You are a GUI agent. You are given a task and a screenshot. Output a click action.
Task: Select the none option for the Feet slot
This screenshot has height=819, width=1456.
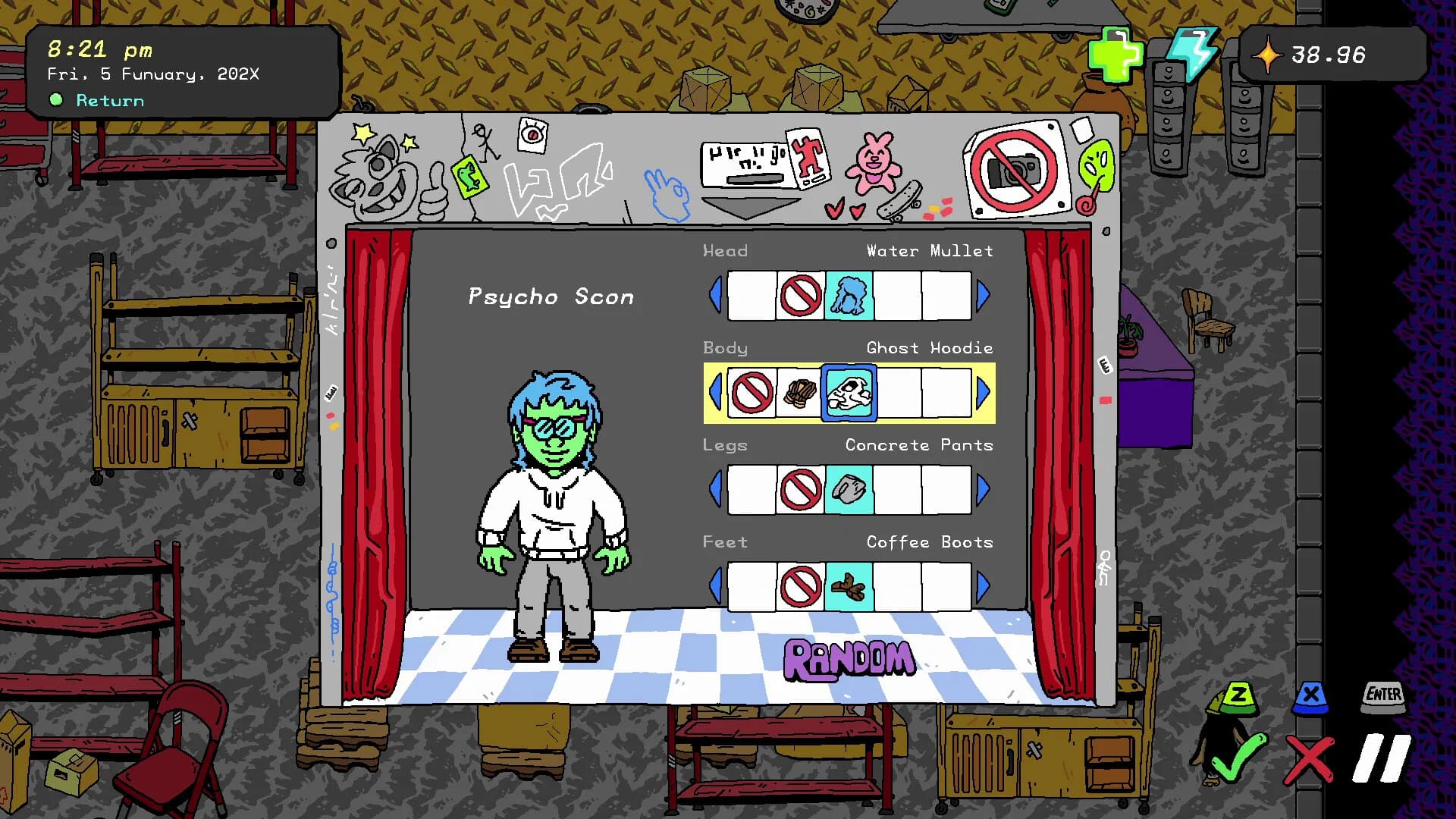tap(801, 586)
